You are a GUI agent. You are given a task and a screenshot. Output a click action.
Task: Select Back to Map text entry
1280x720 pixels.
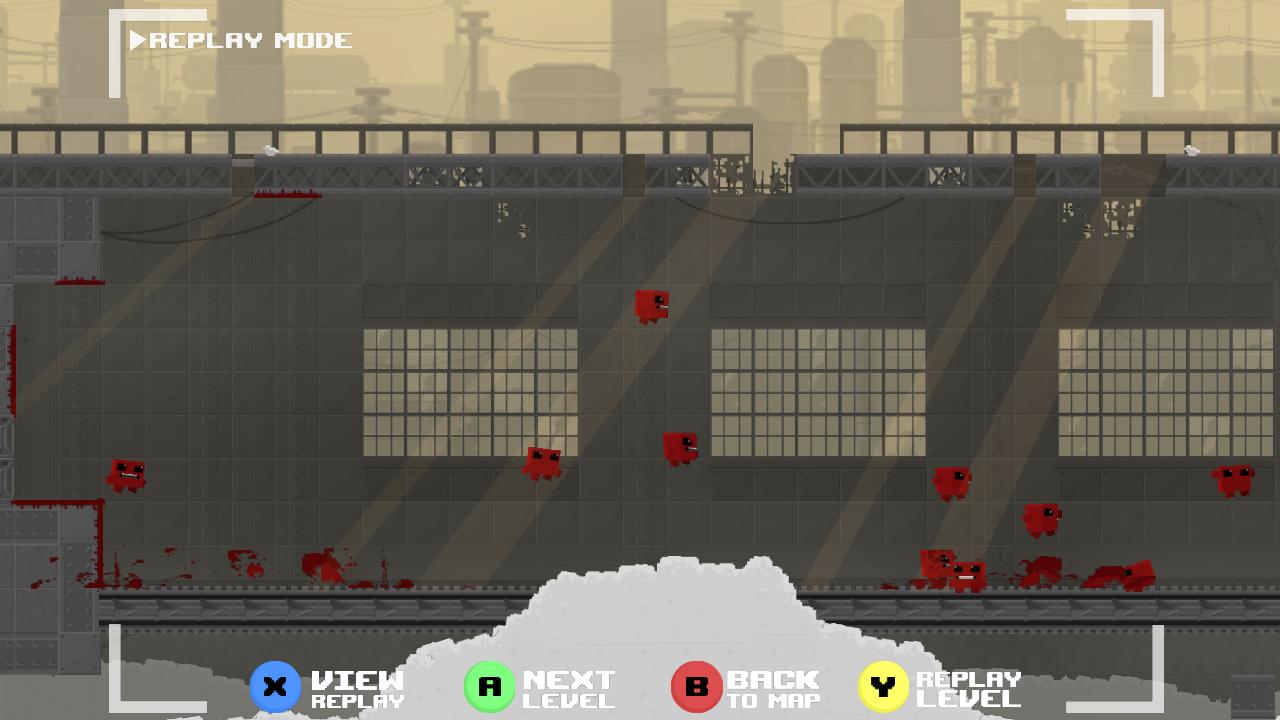(x=775, y=686)
